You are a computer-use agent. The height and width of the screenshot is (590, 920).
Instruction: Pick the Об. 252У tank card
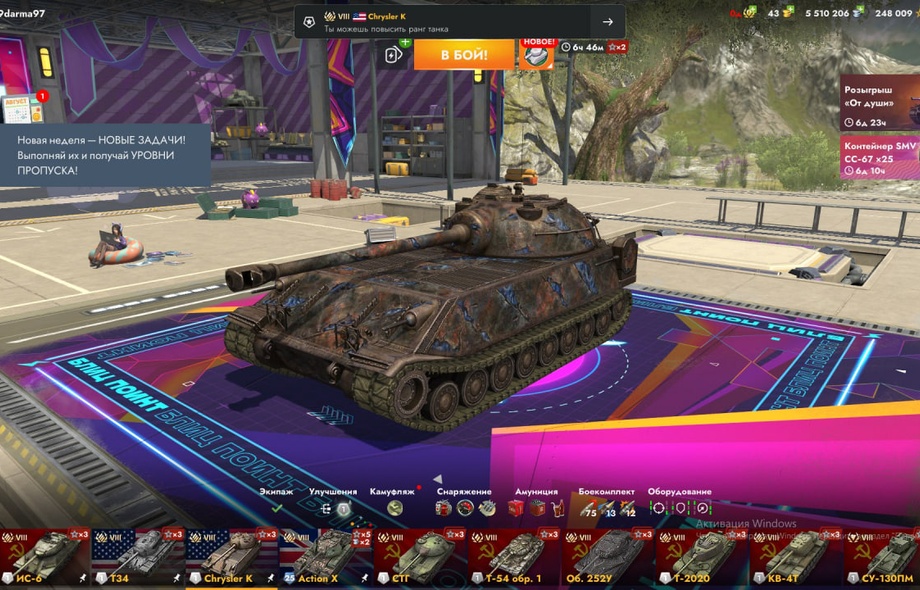click(x=606, y=557)
